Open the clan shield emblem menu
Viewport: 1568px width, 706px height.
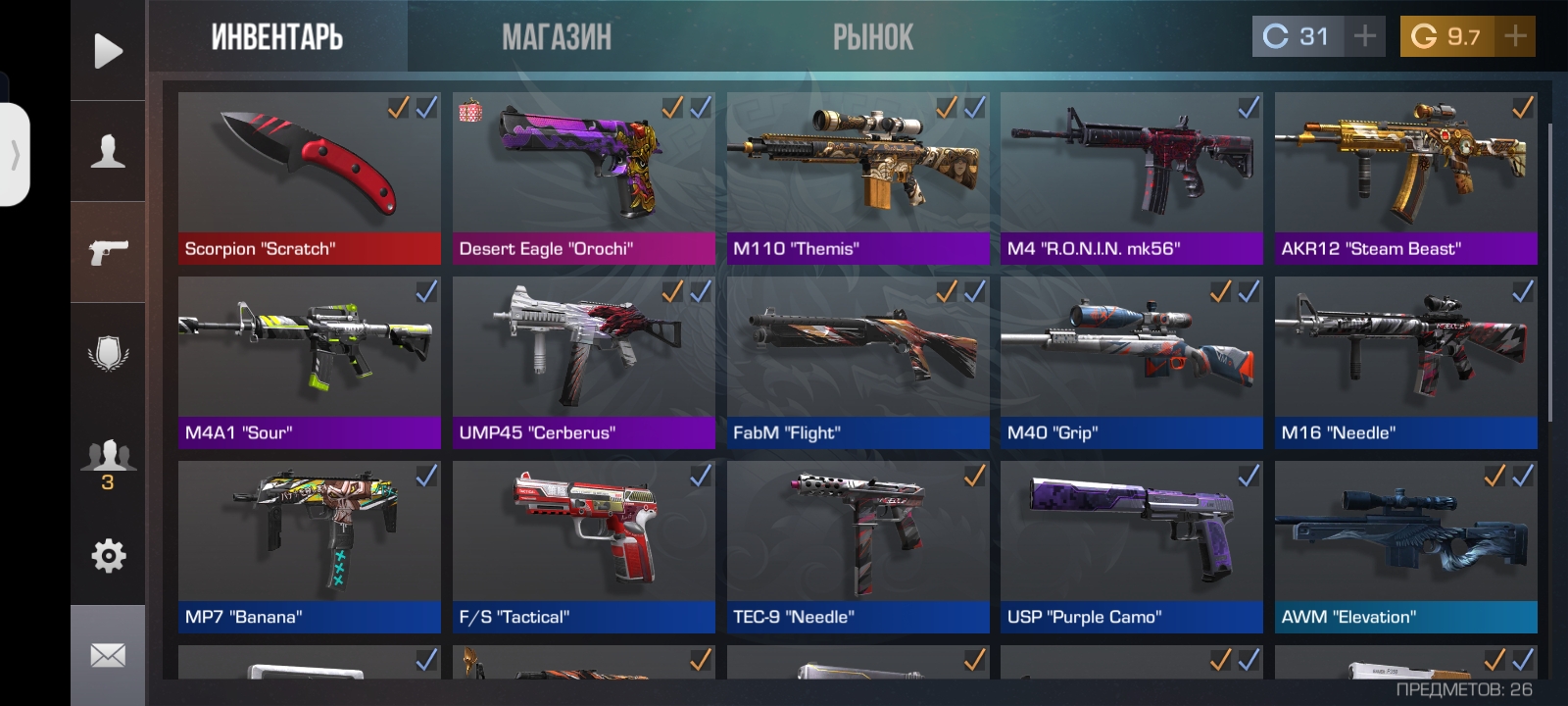108,353
